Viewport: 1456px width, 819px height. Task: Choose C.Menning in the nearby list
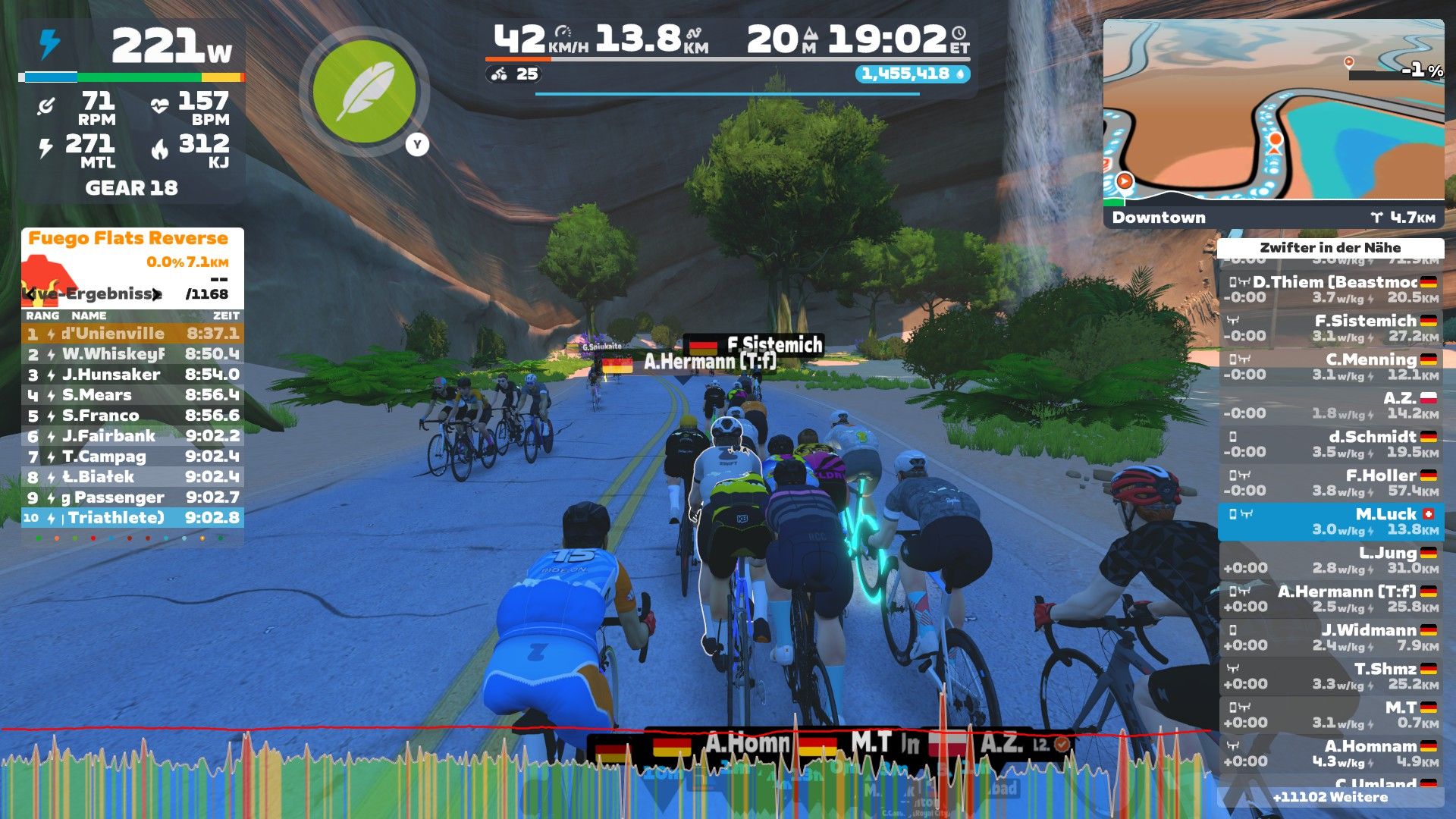pos(1331,367)
